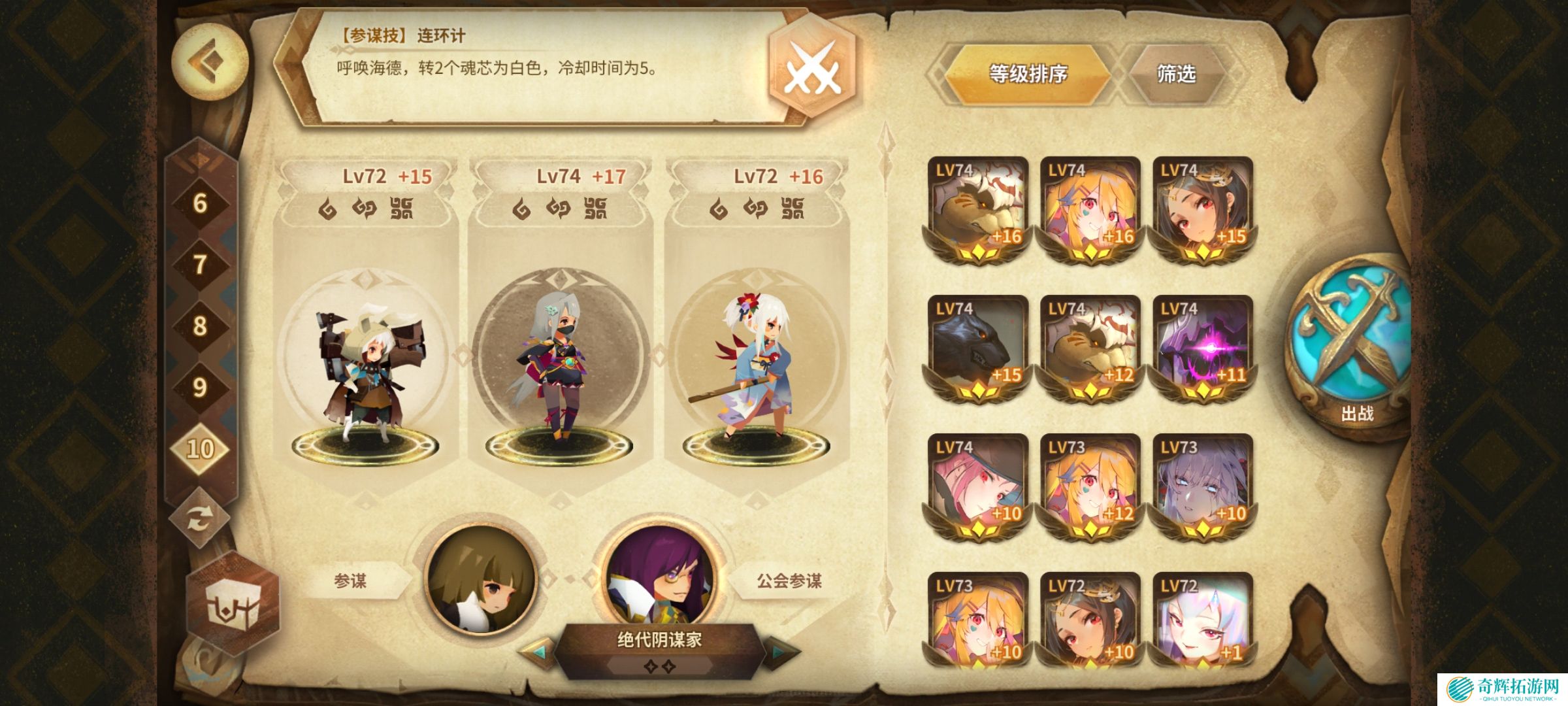This screenshot has width=1568, height=706.
Task: Select the LV74 pink-haired +10 hero card
Action: (977, 486)
